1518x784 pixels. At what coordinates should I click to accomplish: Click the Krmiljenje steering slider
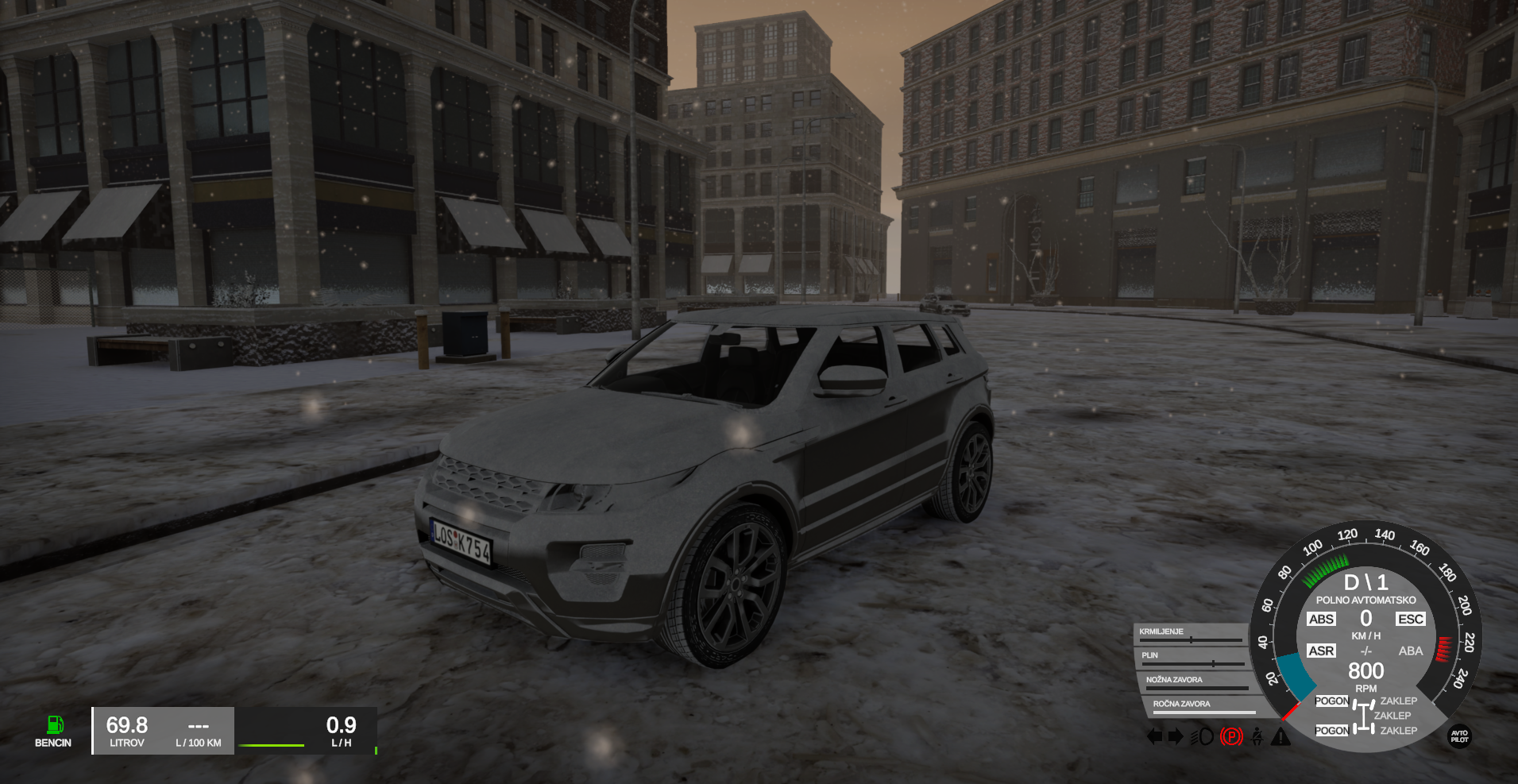tap(1191, 639)
